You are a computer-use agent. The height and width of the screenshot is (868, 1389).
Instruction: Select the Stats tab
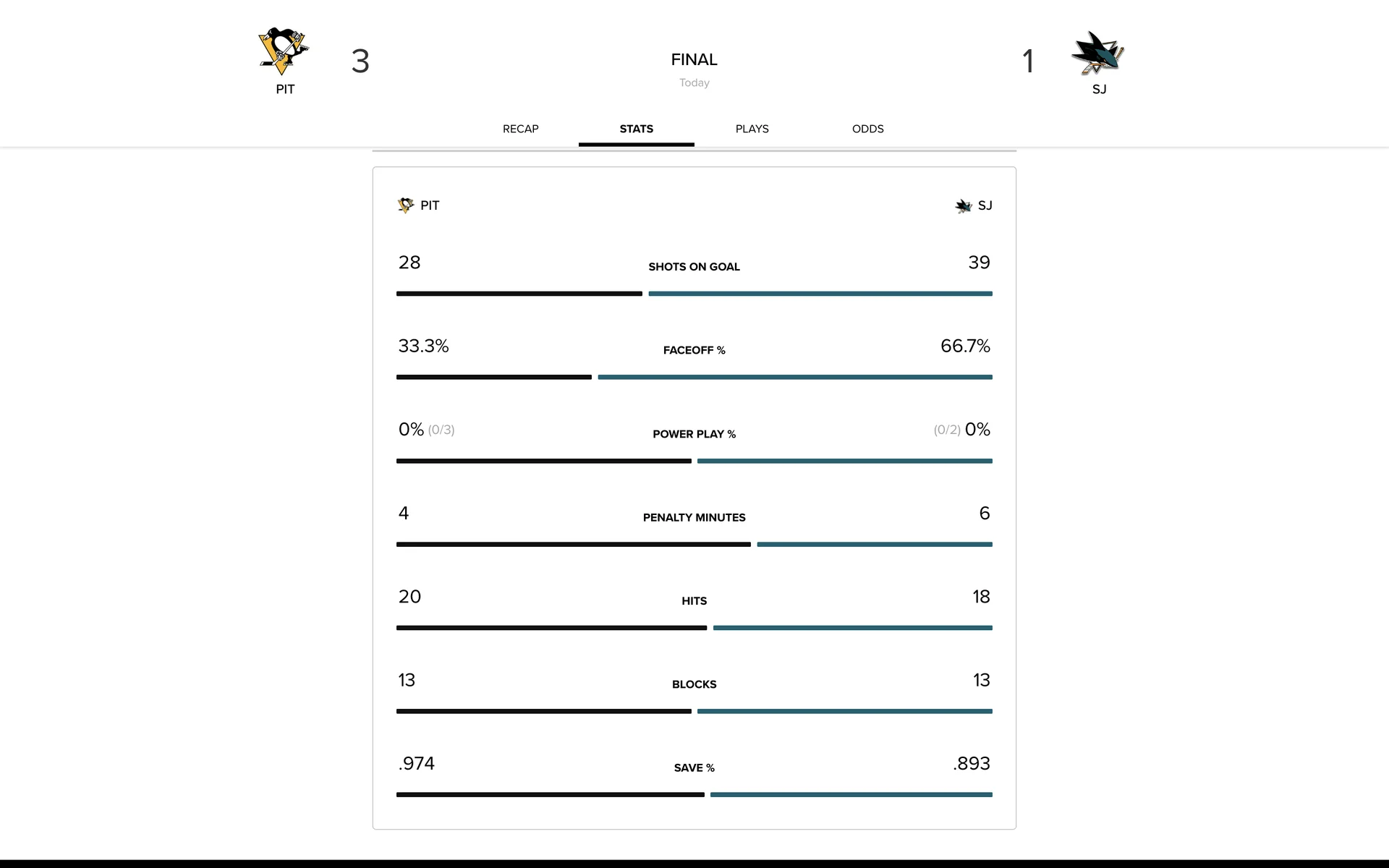(636, 129)
